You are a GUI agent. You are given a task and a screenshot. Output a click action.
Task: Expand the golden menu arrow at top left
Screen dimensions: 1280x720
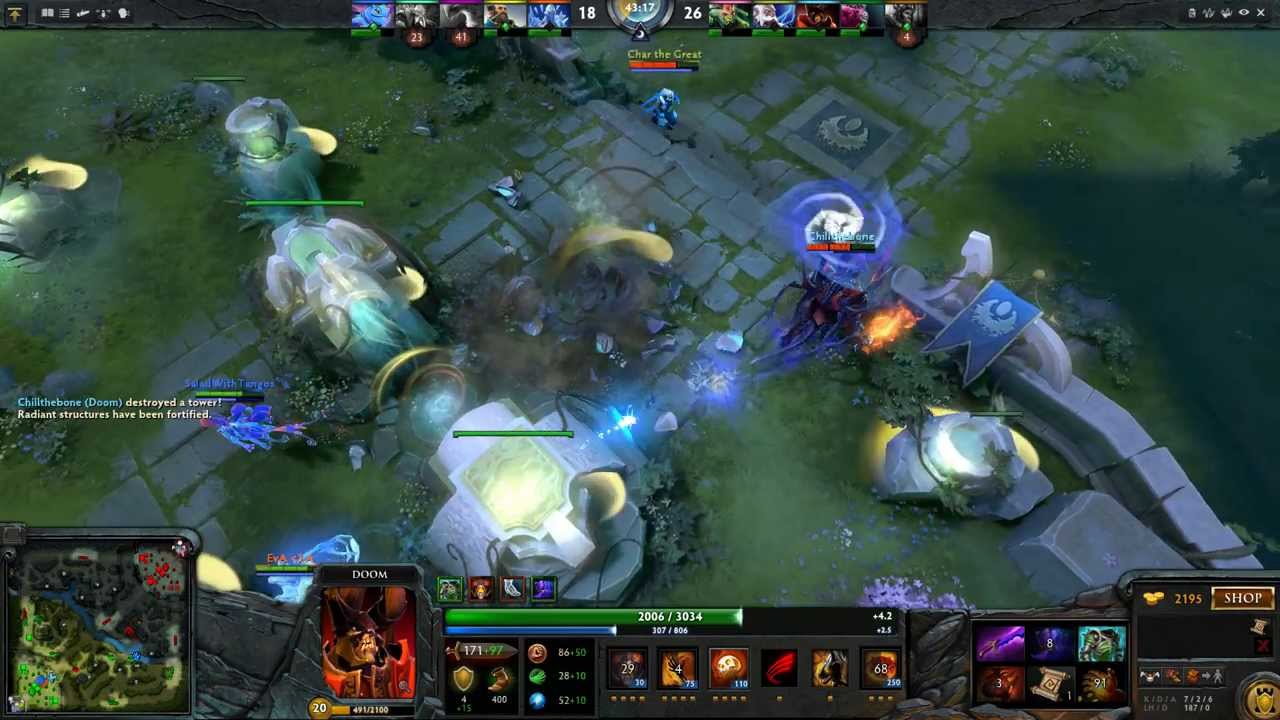coord(15,13)
